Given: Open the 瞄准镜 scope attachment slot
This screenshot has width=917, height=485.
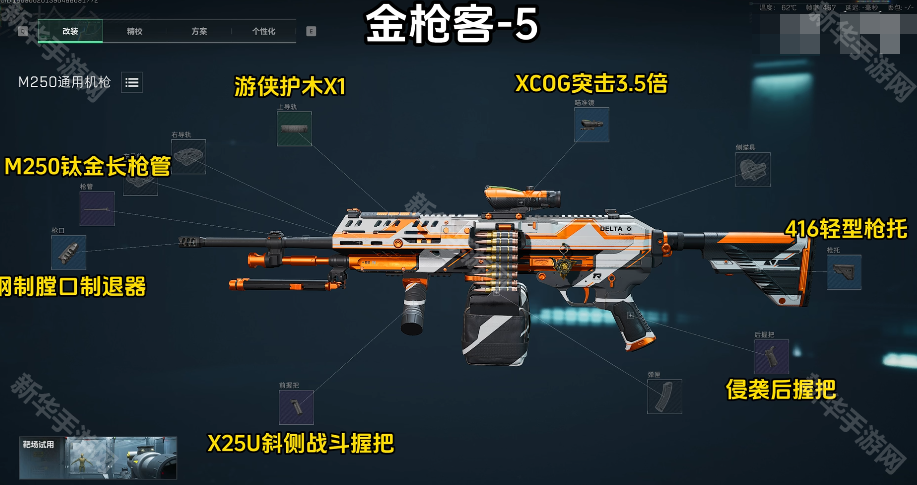Looking at the screenshot, I should tap(591, 124).
